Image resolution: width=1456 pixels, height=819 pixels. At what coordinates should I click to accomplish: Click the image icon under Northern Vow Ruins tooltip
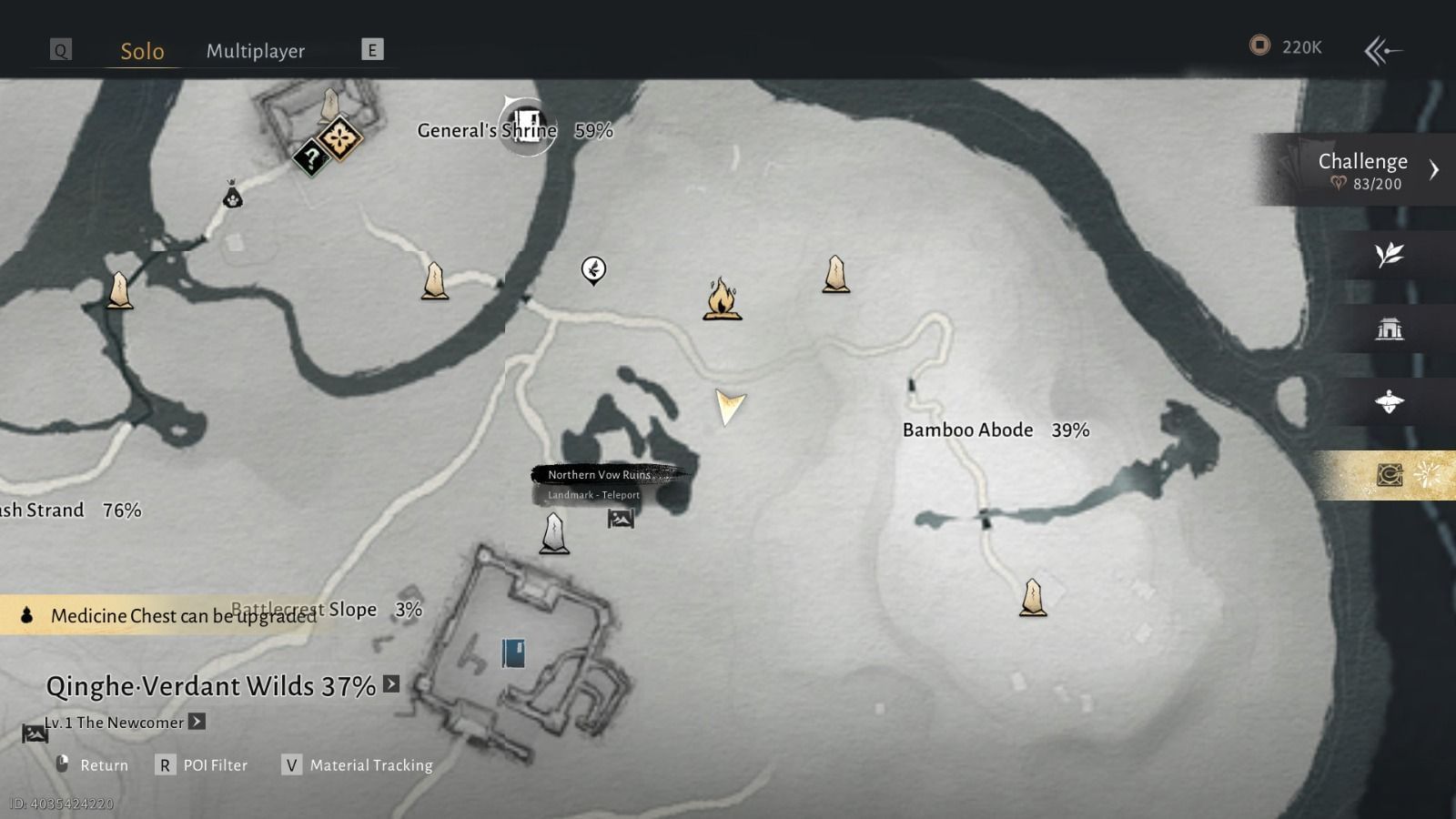[620, 521]
